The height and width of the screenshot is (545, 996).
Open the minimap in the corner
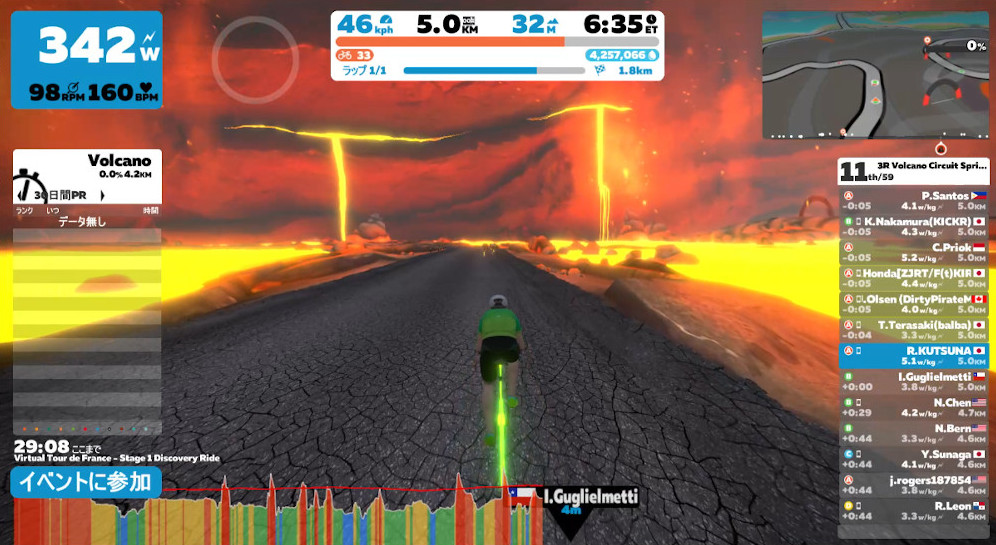point(875,76)
